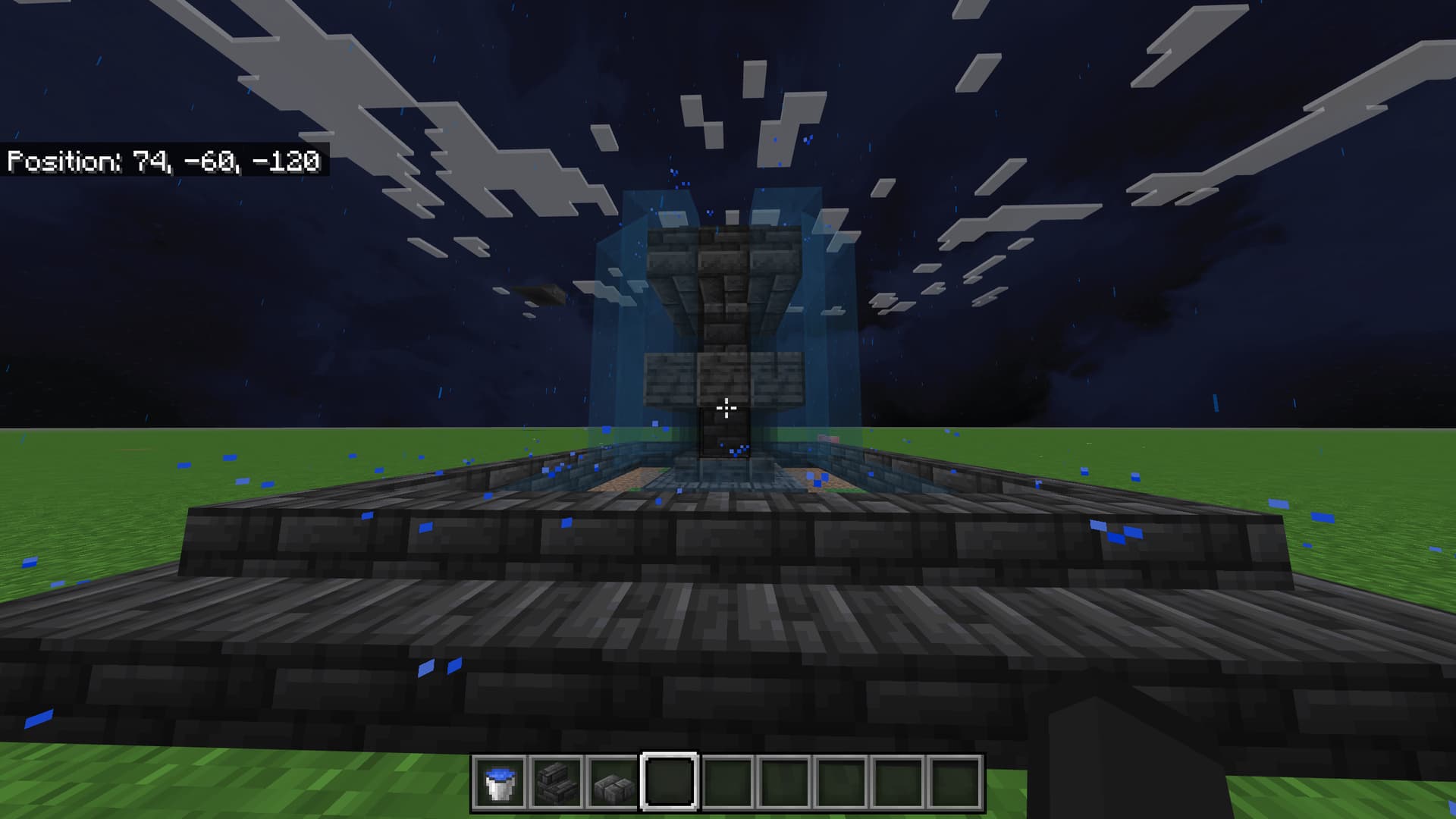Pick the dark brick slab slot
This screenshot has height=819, width=1456.
[x=613, y=783]
